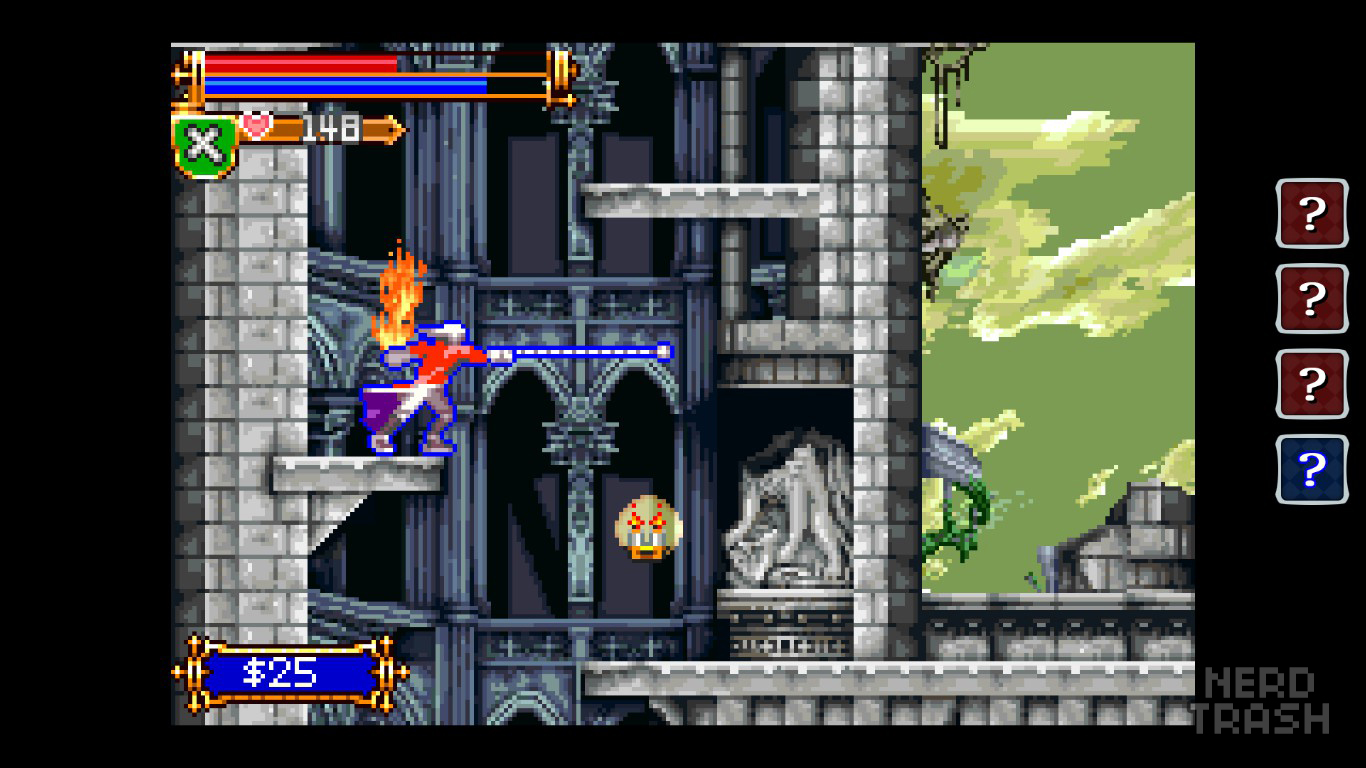The height and width of the screenshot is (768, 1366).
Task: Select the third red question mark box
Action: click(1310, 383)
